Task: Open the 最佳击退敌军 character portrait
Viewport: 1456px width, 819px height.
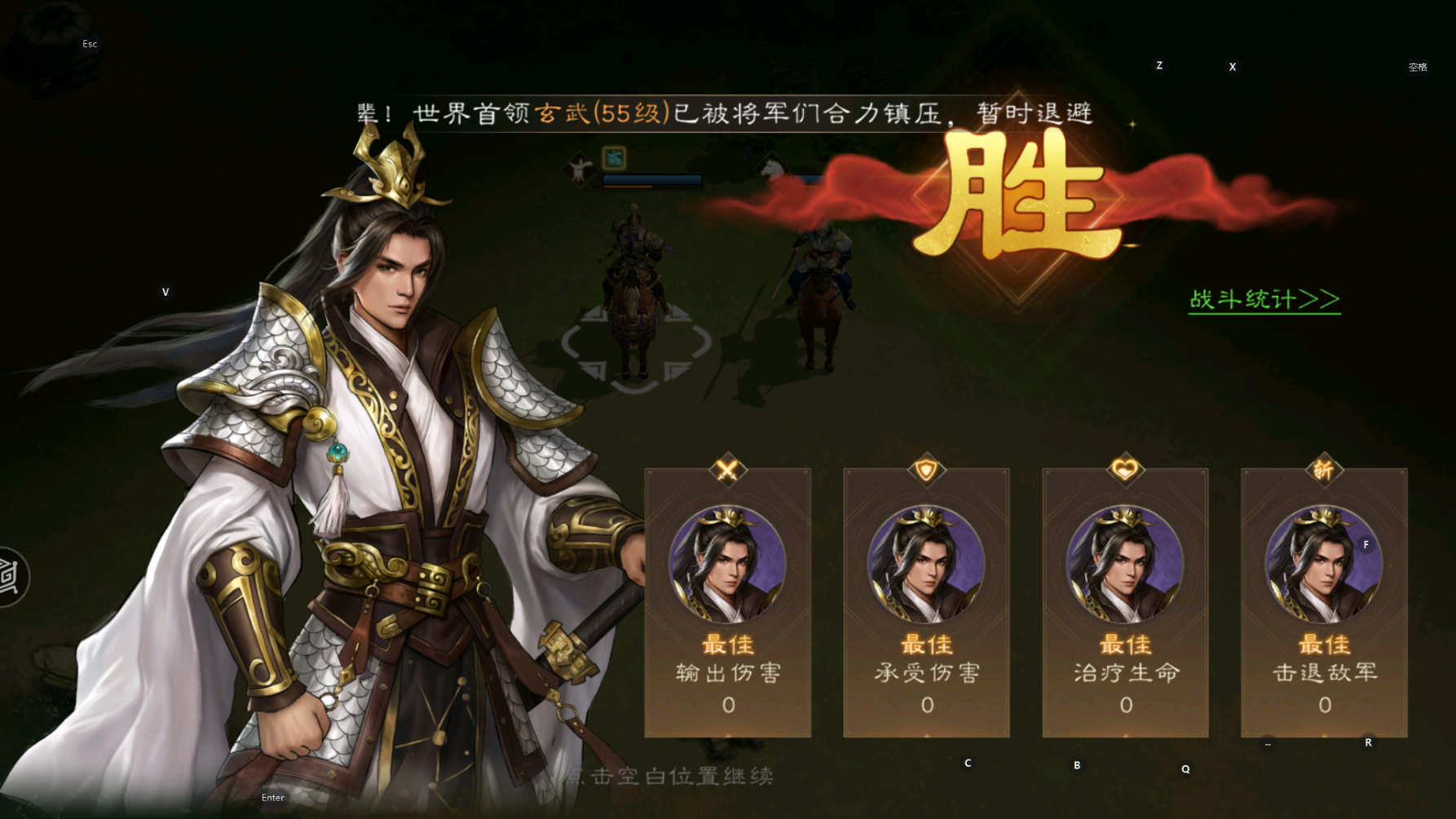Action: (1324, 562)
